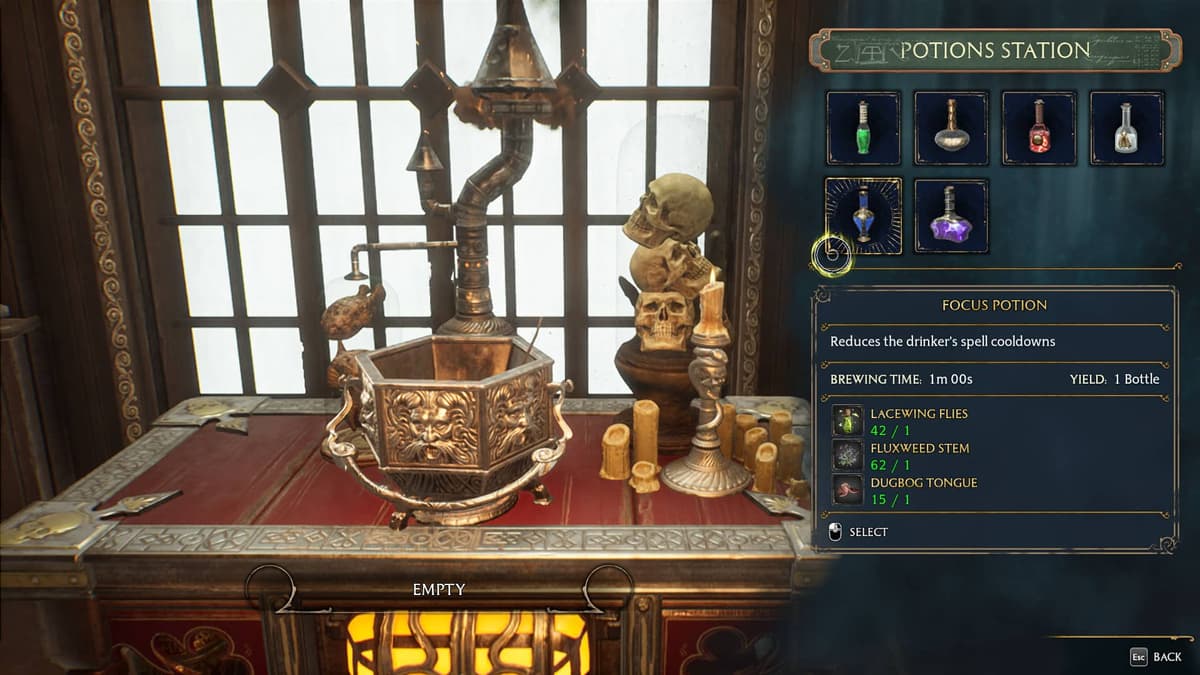The width and height of the screenshot is (1200, 675).
Task: Pick the red Maxima potion recipe
Action: 1039,128
